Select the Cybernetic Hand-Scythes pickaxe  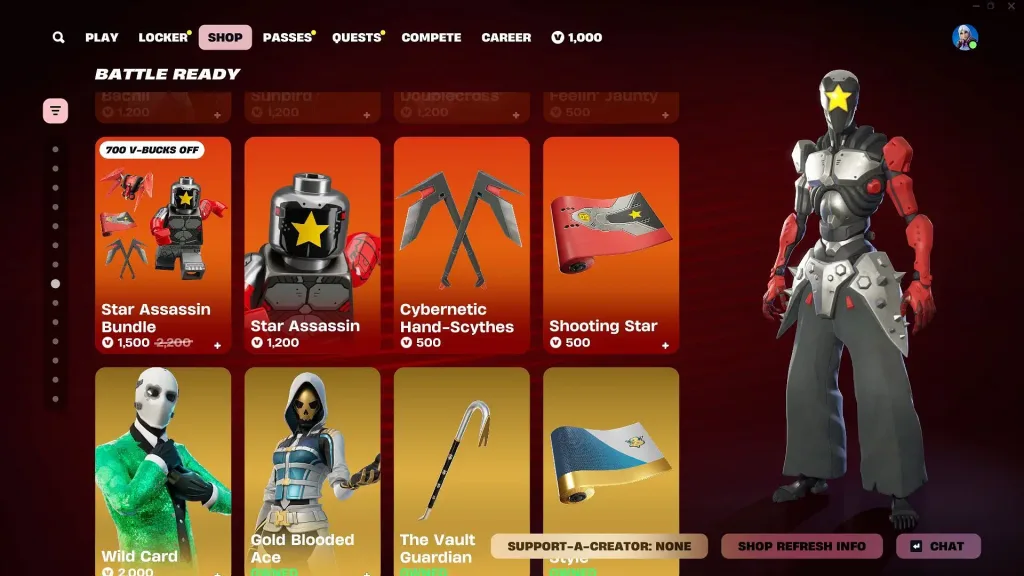[461, 245]
